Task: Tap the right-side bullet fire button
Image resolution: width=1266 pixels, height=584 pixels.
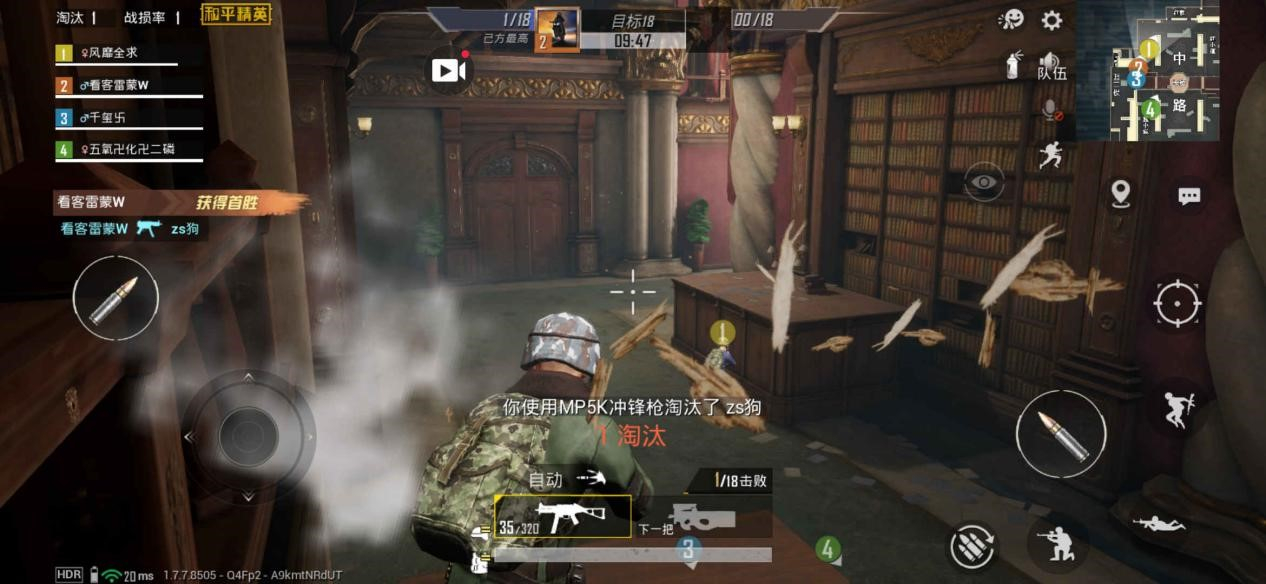Action: 1060,434
